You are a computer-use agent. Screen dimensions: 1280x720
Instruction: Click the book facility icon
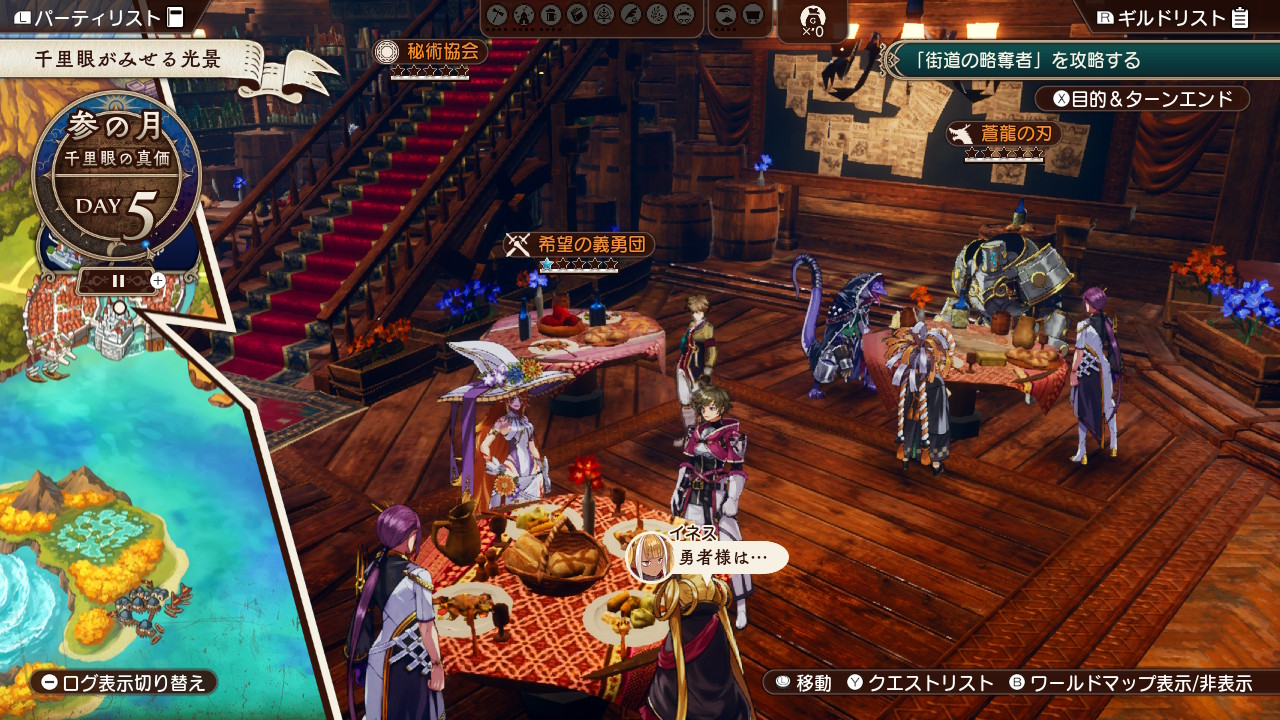pyautogui.click(x=577, y=16)
